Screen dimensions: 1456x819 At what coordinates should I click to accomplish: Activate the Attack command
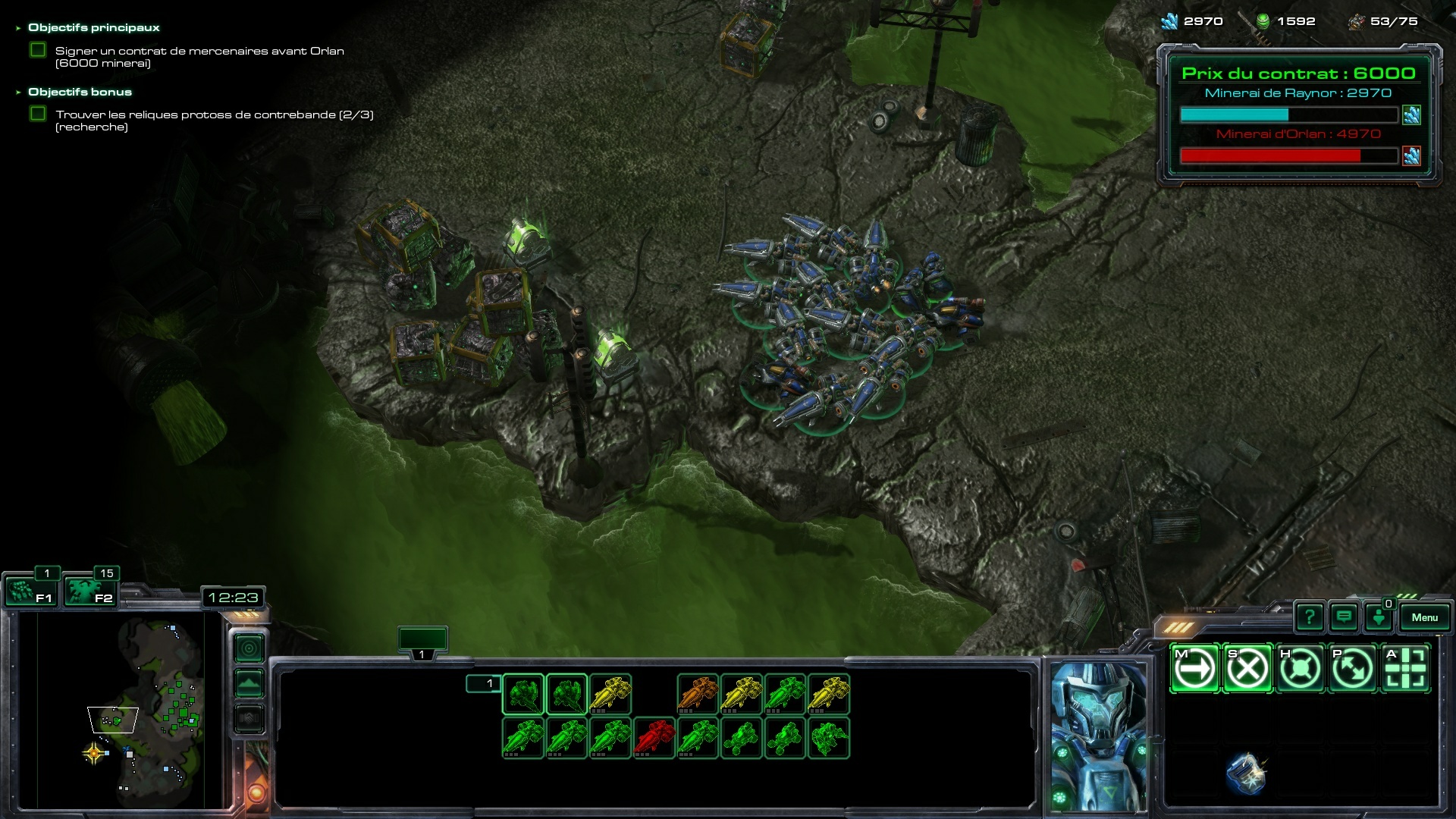[x=1405, y=669]
